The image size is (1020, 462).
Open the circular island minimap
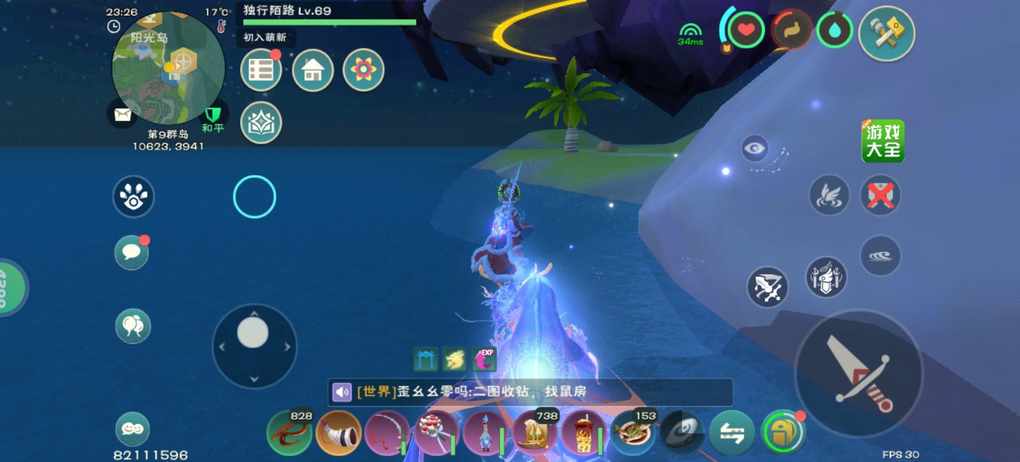(x=167, y=68)
